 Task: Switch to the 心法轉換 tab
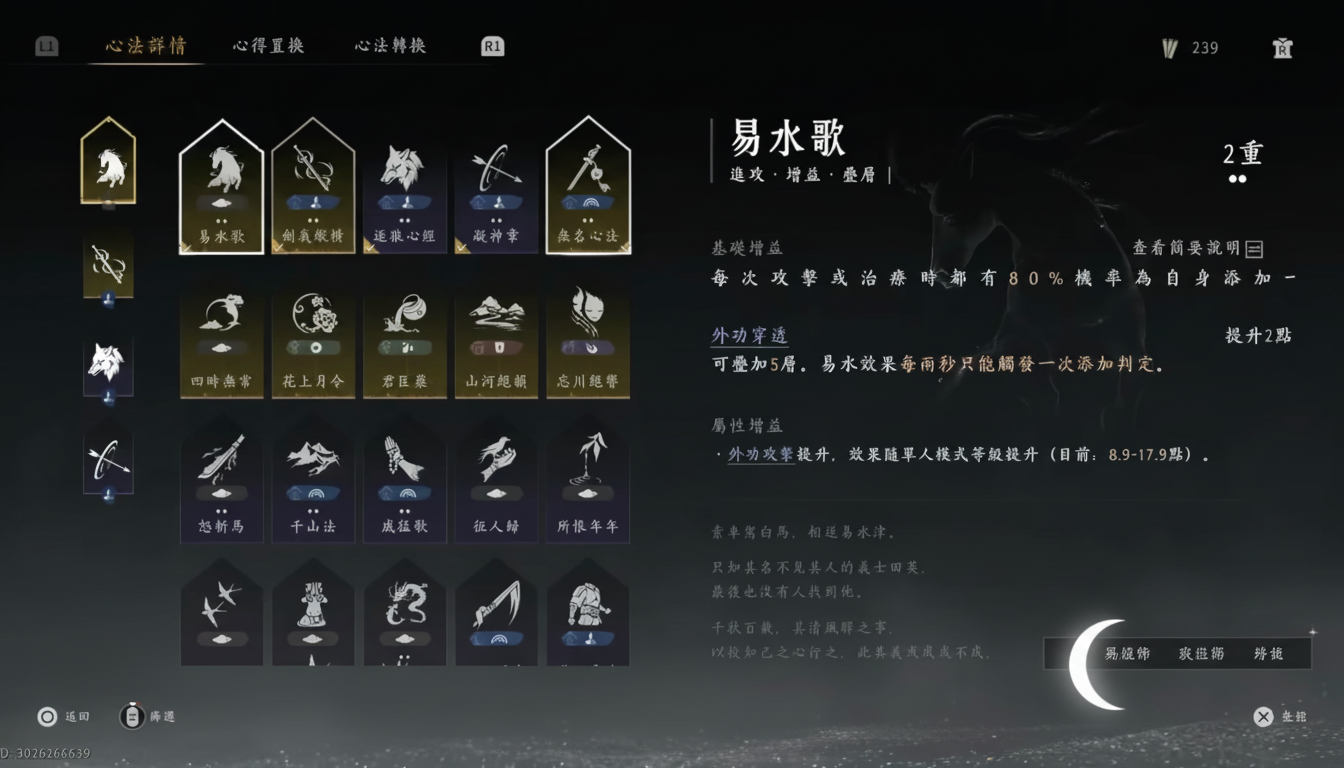click(x=389, y=45)
